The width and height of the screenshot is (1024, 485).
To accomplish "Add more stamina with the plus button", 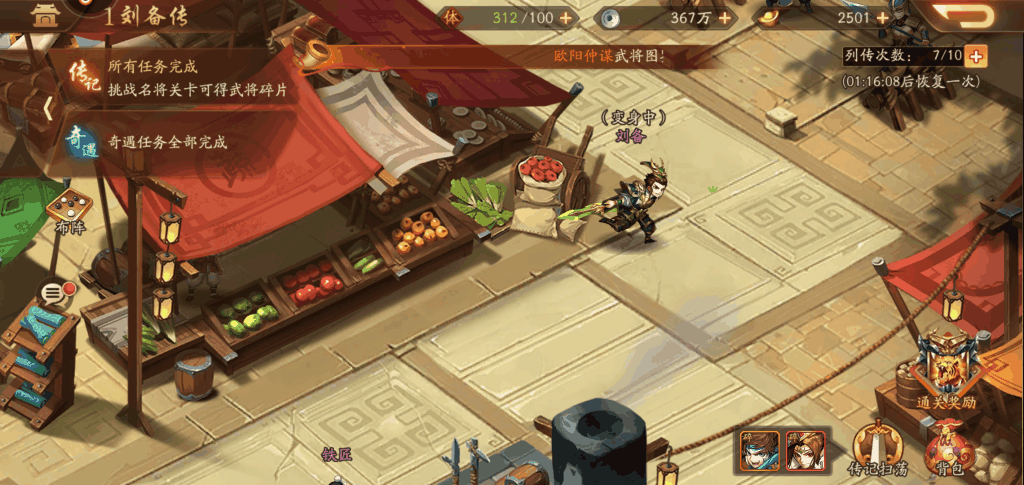I will [566, 18].
